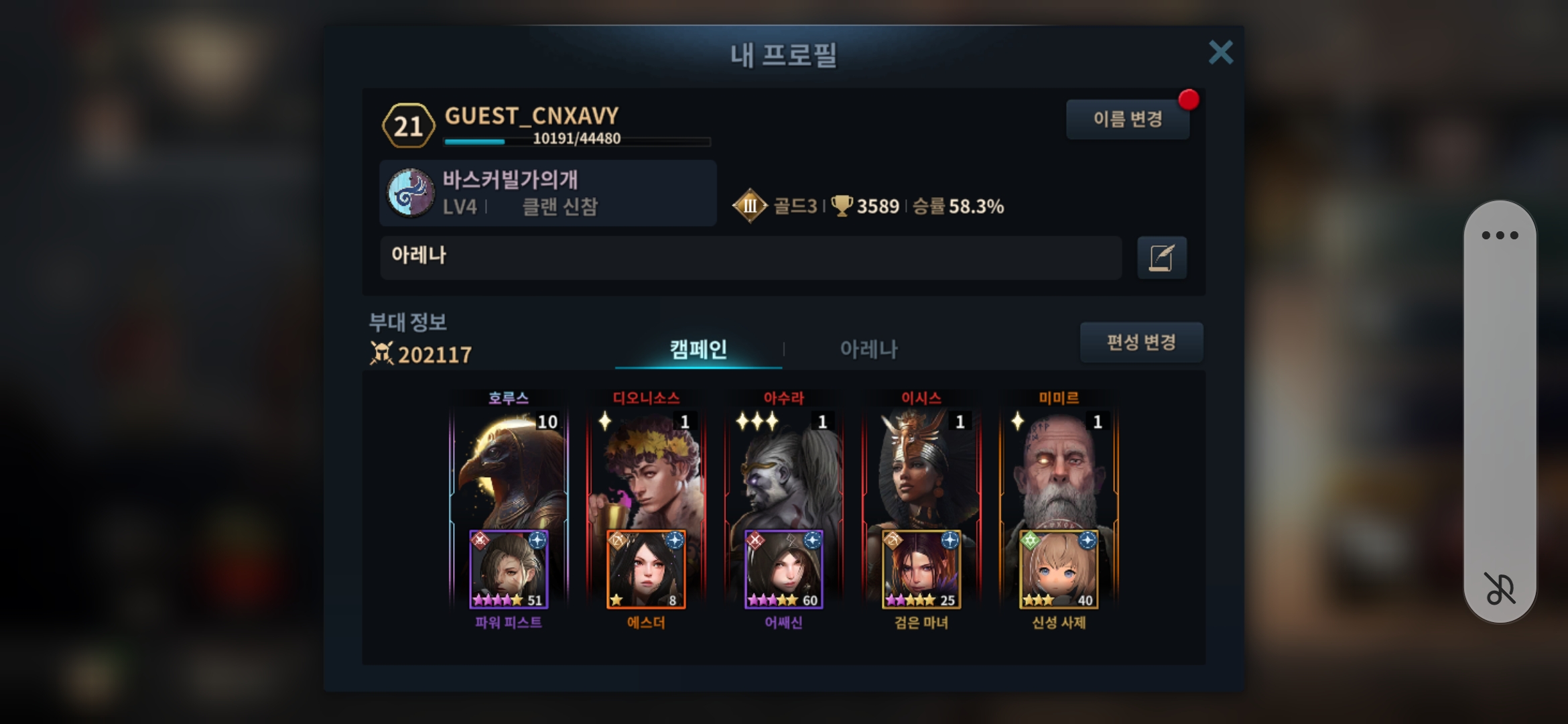The width and height of the screenshot is (1568, 724).
Task: Select the 미미르 card
Action: pyautogui.click(x=1059, y=469)
